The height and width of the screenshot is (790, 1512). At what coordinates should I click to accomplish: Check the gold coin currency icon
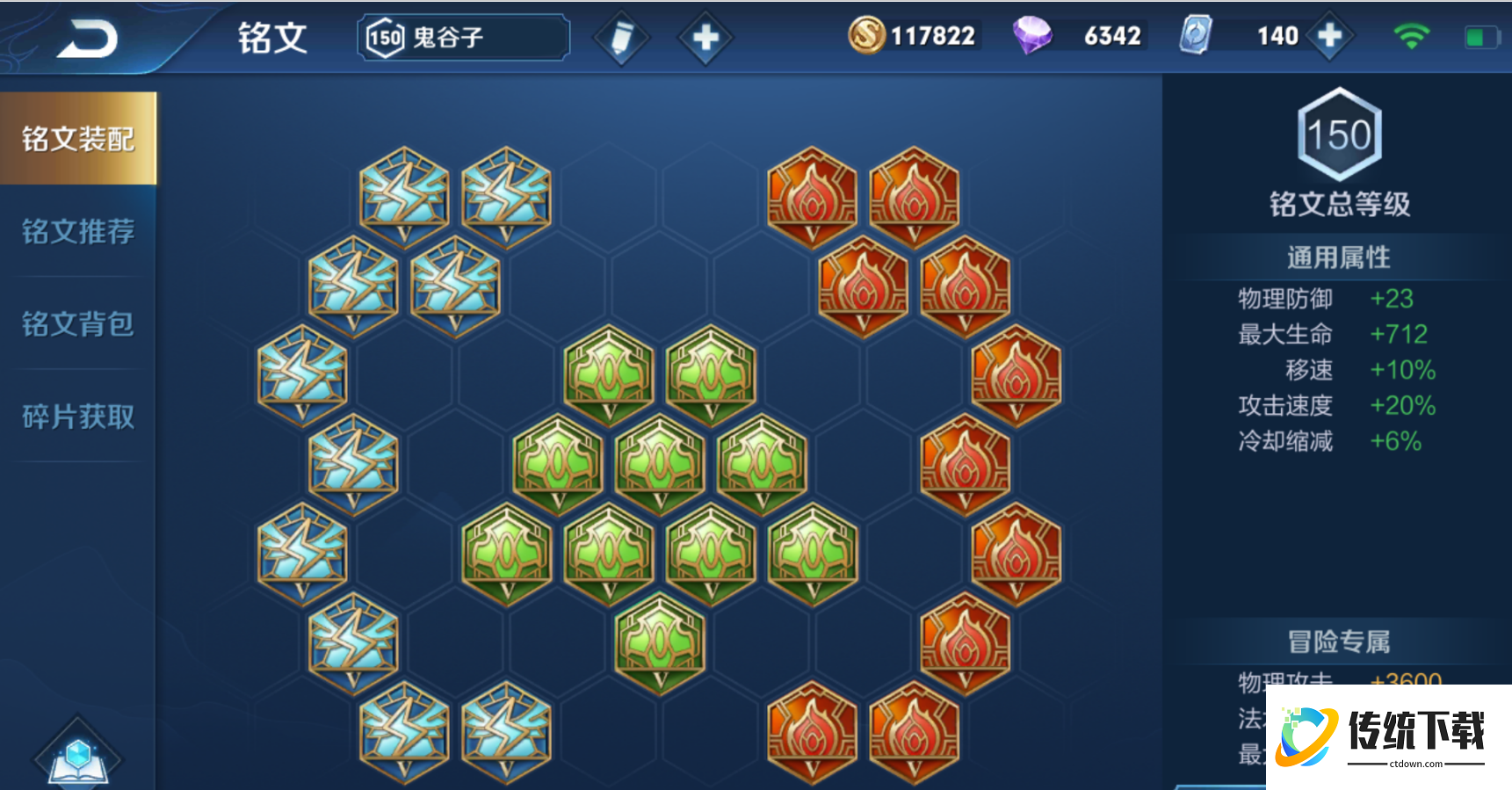[x=866, y=36]
